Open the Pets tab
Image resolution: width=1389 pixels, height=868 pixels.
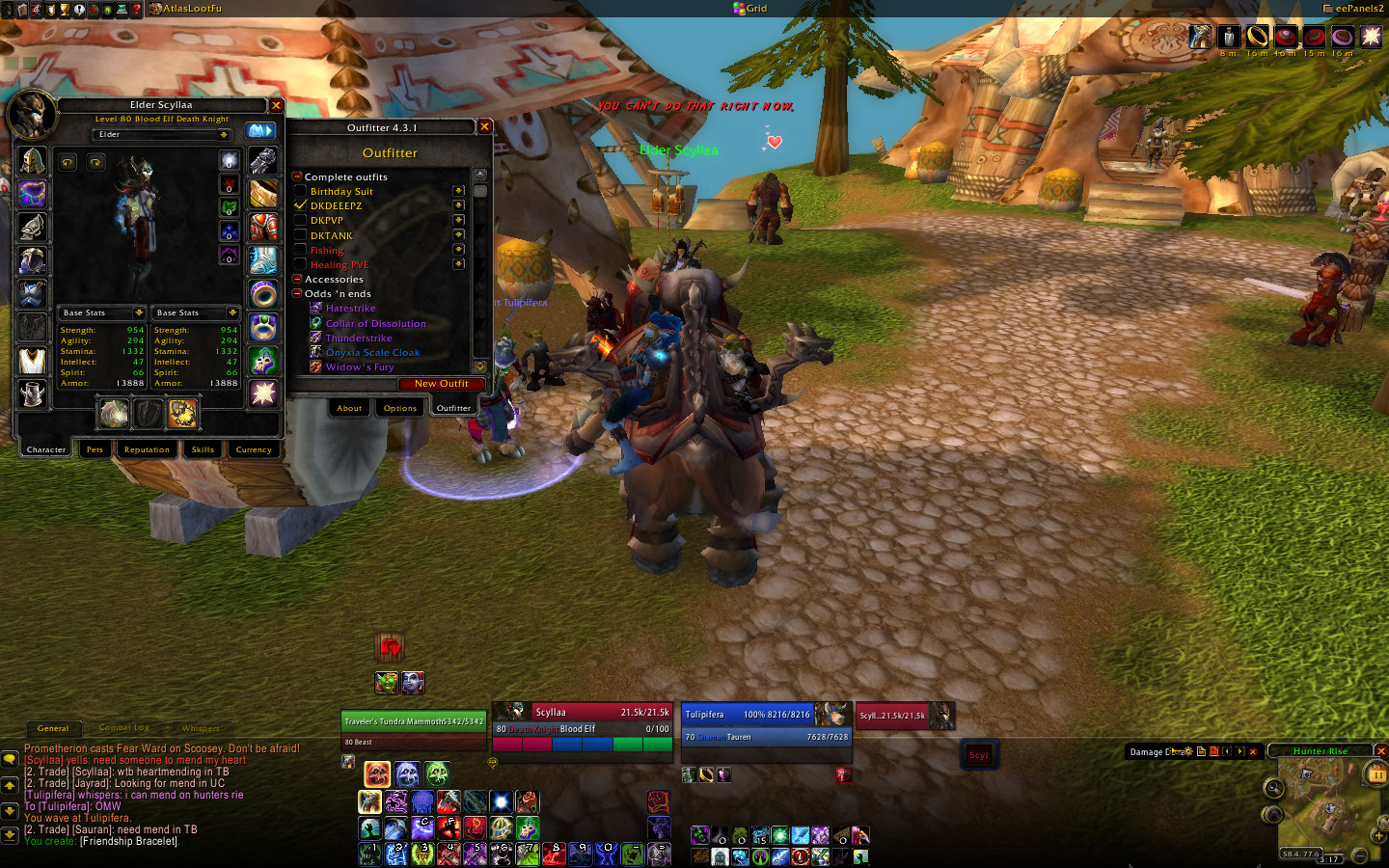pyautogui.click(x=95, y=449)
